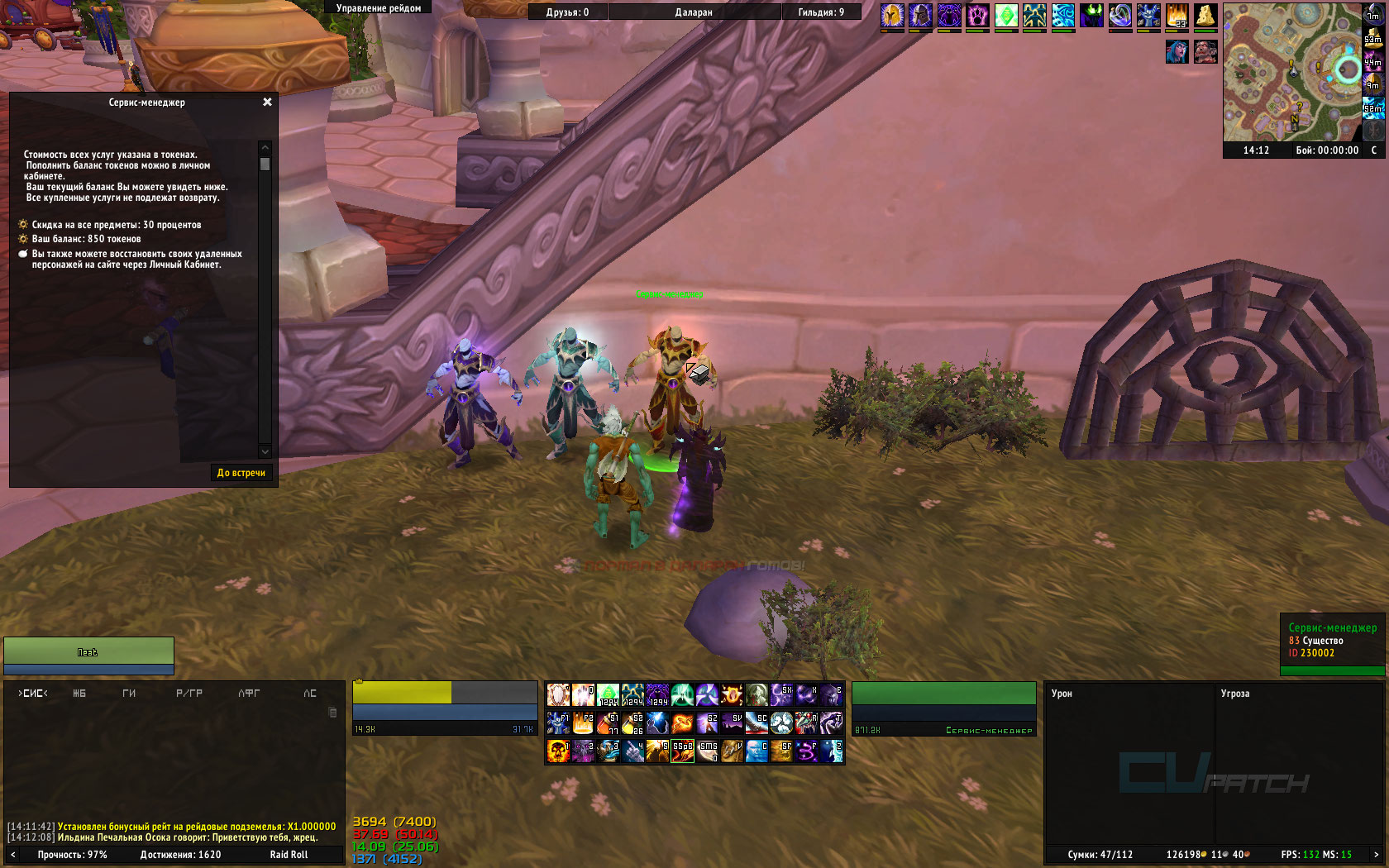Screen dimensions: 1389x868
Task: Switch to the ГИ chat tab
Action: (129, 694)
